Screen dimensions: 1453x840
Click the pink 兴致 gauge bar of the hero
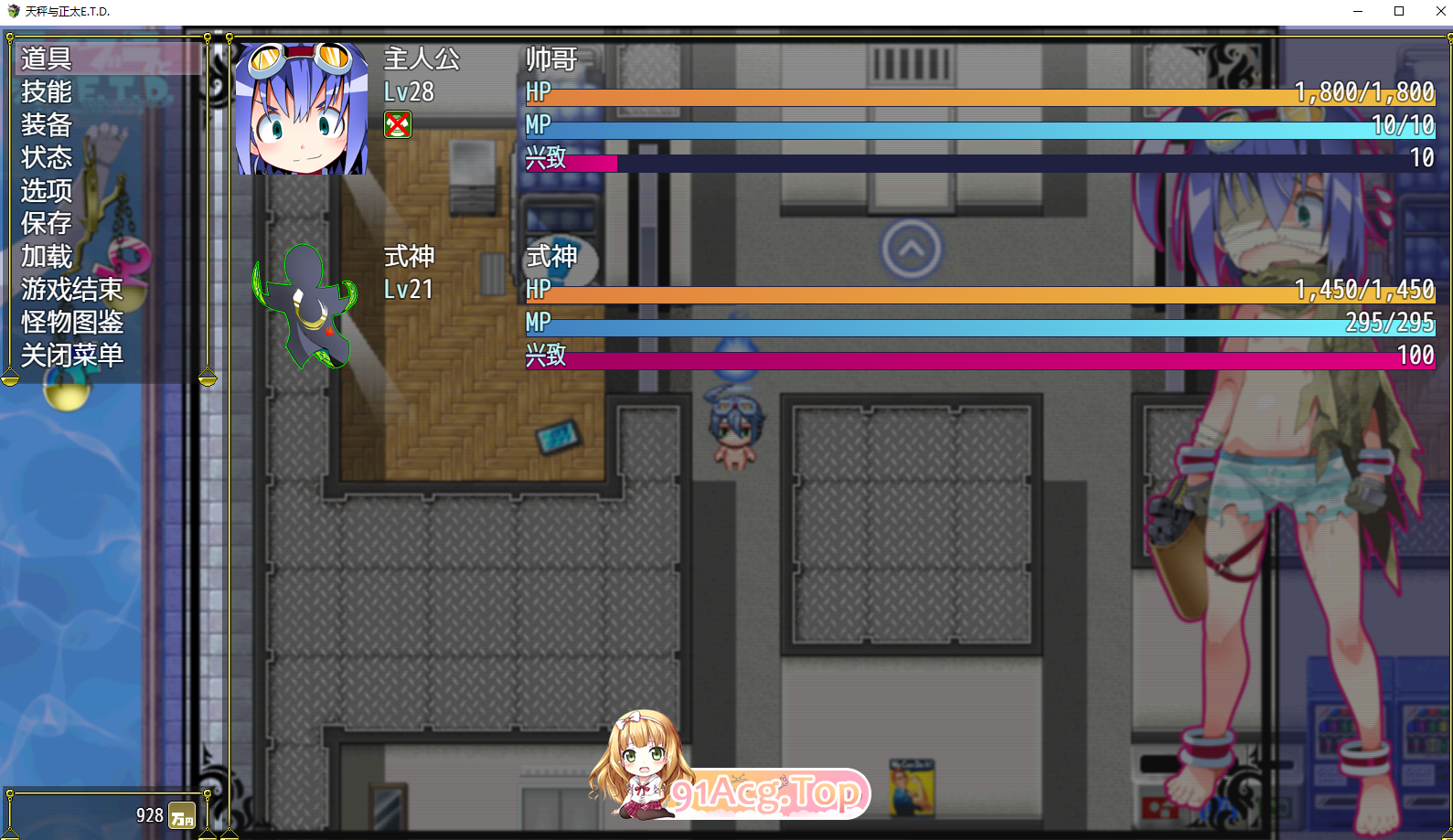(x=585, y=161)
